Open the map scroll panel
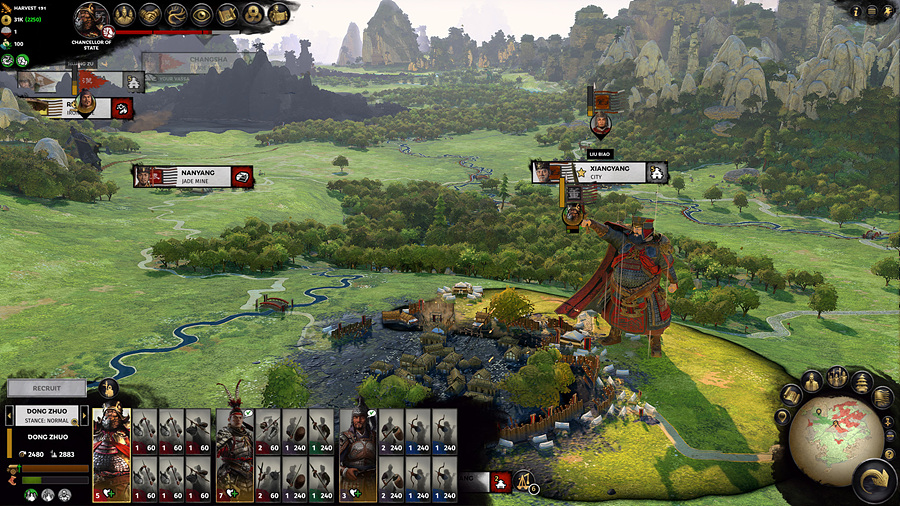Image resolution: width=900 pixels, height=506 pixels. point(227,15)
